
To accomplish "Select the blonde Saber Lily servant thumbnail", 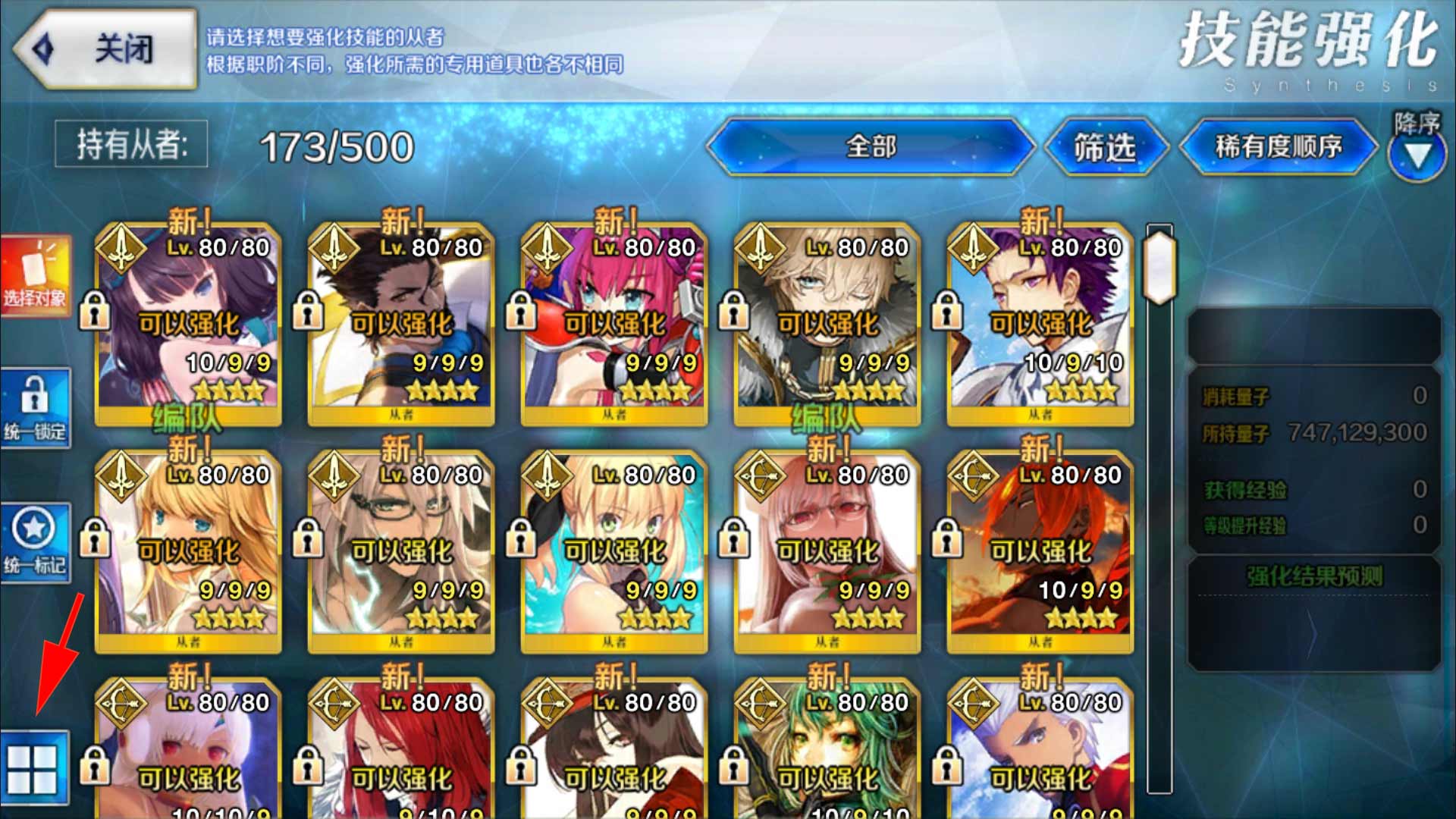I will click(x=190, y=546).
